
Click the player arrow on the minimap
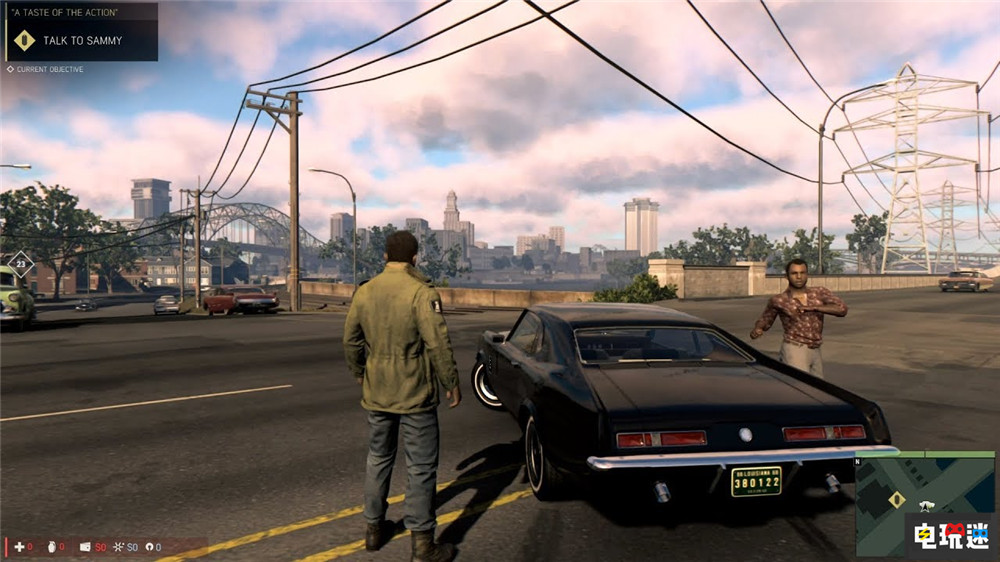click(927, 507)
